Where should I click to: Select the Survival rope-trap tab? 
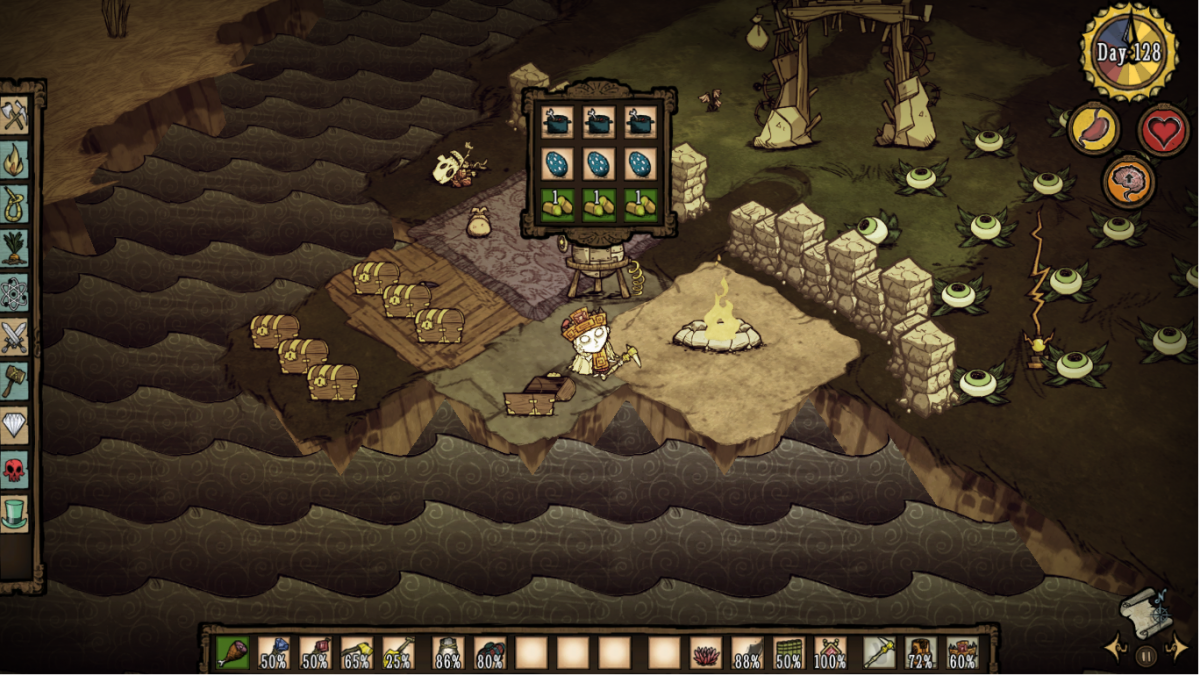[x=15, y=203]
